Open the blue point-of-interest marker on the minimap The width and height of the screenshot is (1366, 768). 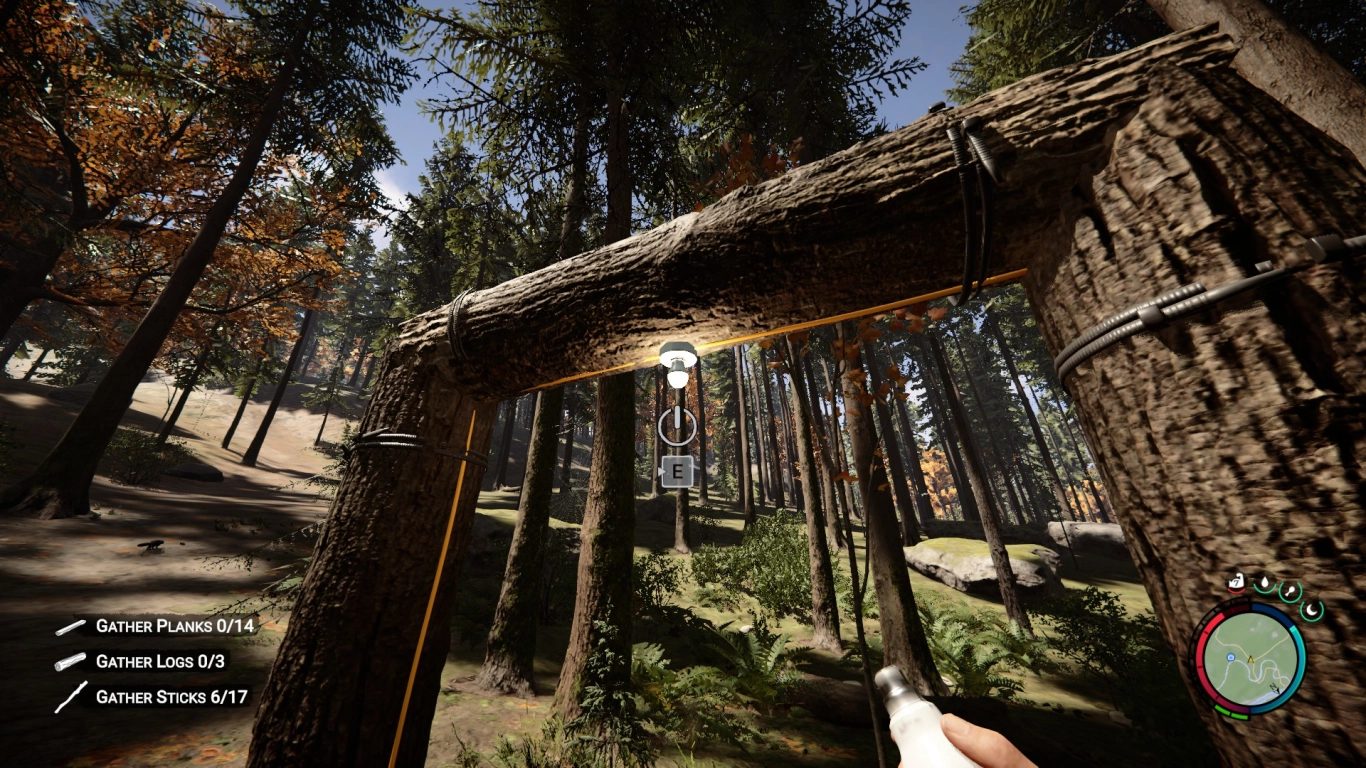tap(1231, 657)
